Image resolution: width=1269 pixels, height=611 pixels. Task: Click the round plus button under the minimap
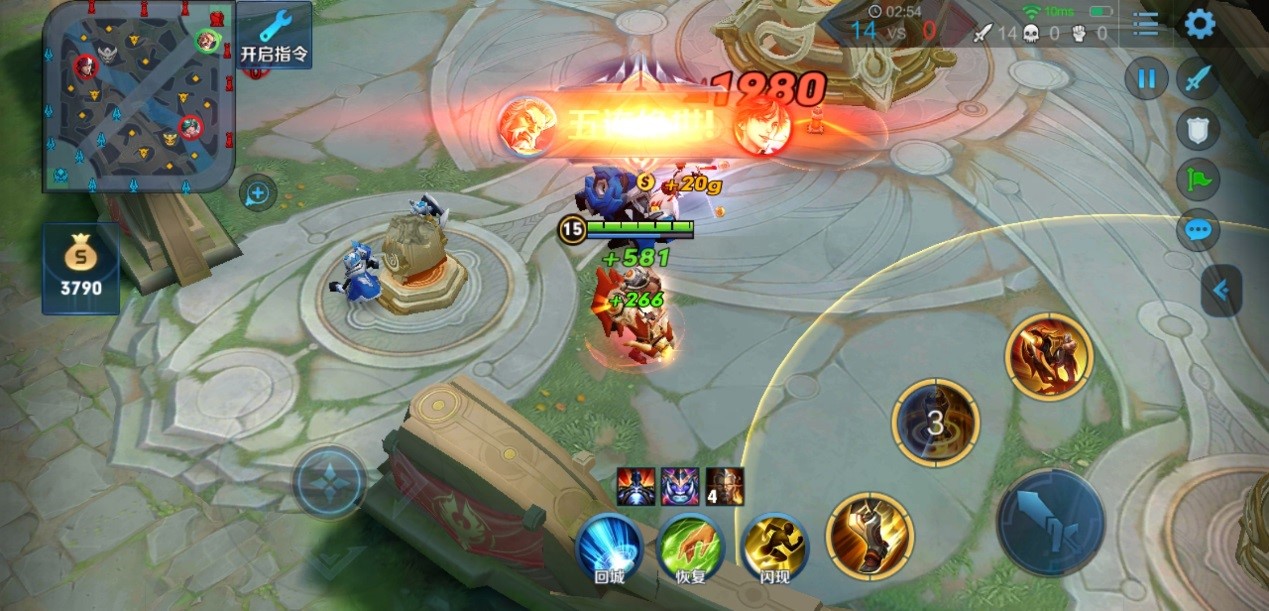(x=258, y=193)
